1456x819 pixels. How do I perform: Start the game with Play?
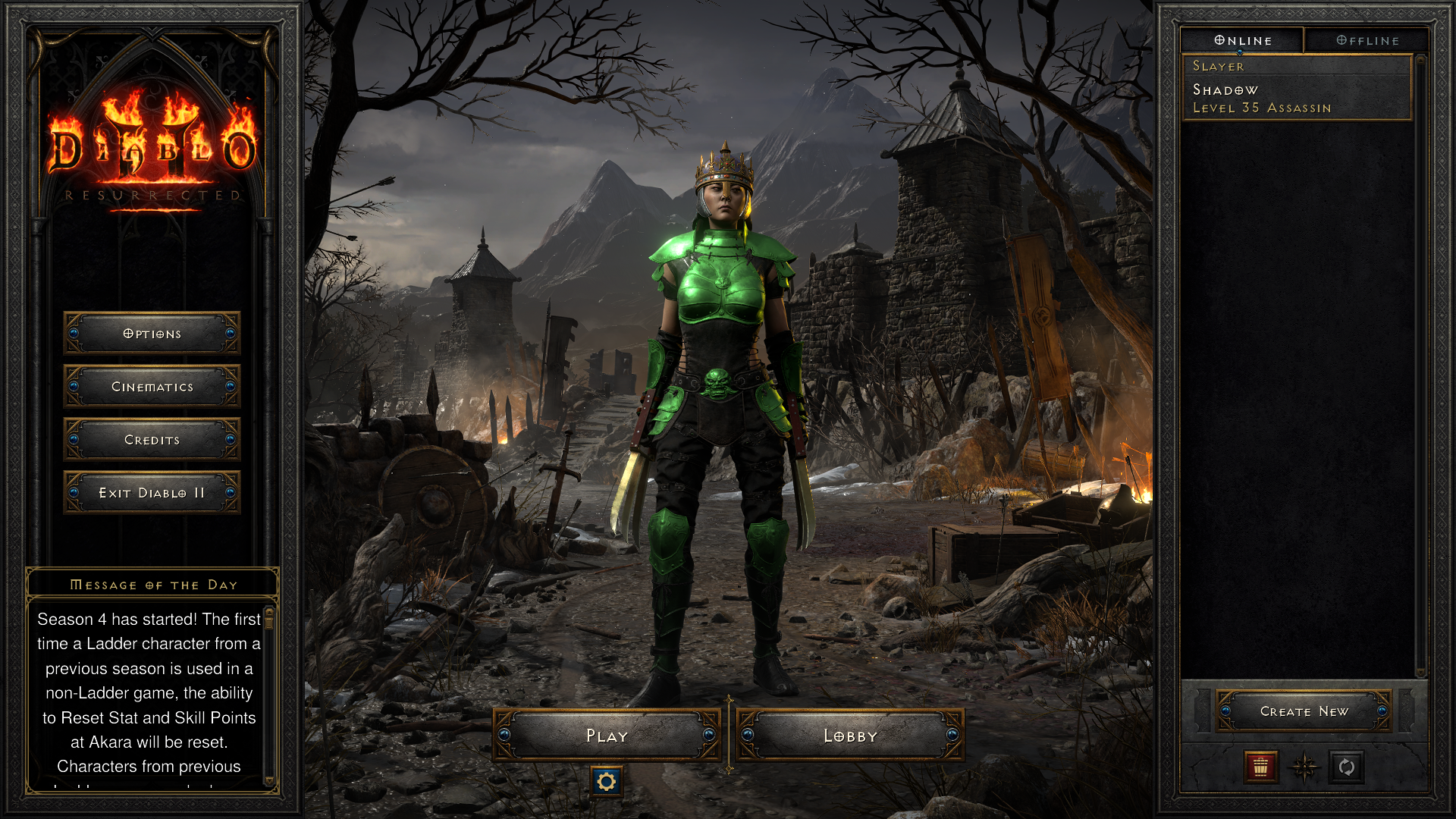[x=607, y=736]
